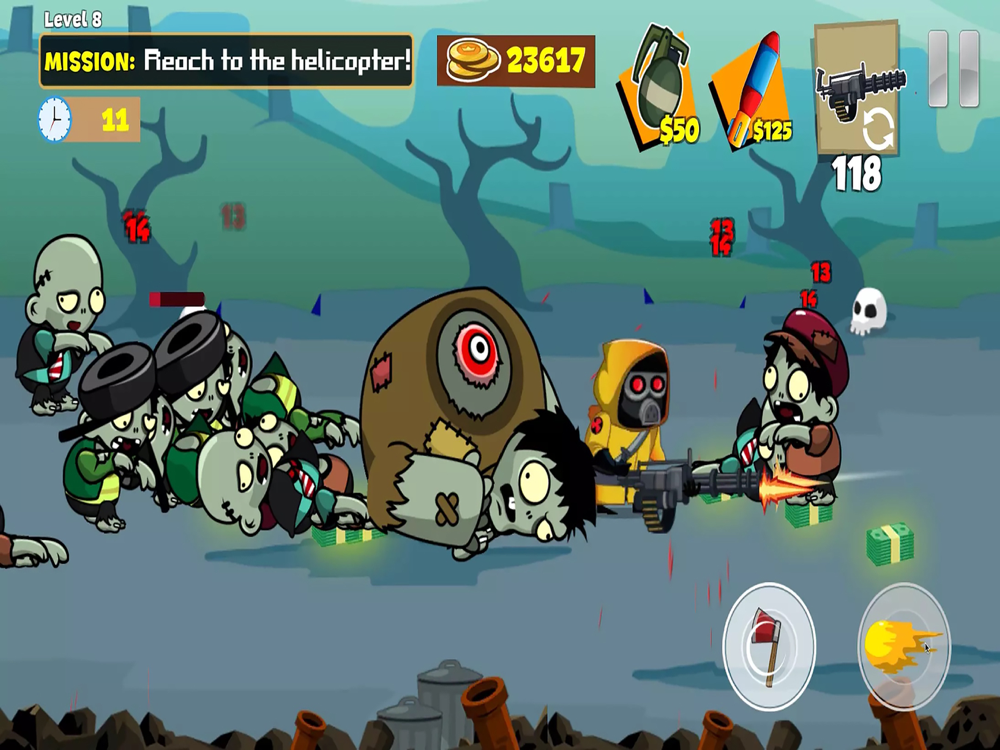Image resolution: width=1000 pixels, height=750 pixels.
Task: Pause the game
Action: tap(953, 69)
